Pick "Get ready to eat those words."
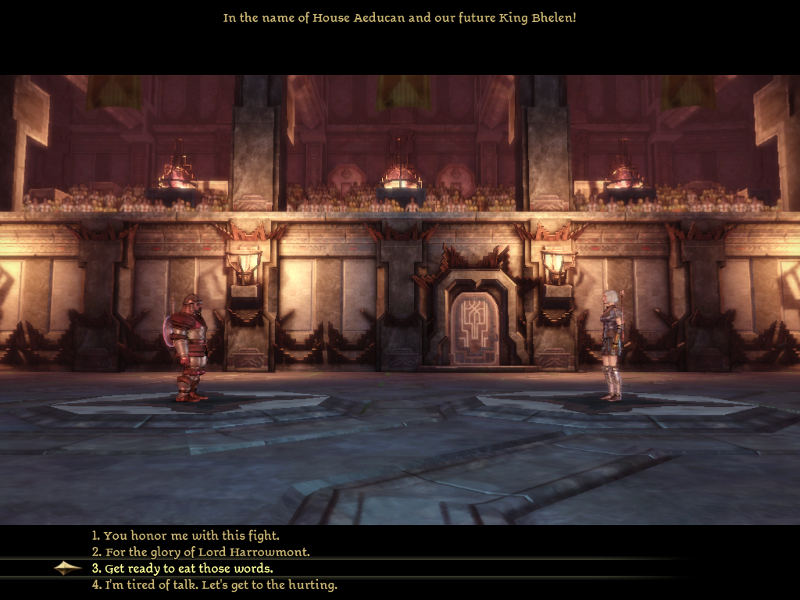Screen dimensions: 800x600 click(187, 568)
